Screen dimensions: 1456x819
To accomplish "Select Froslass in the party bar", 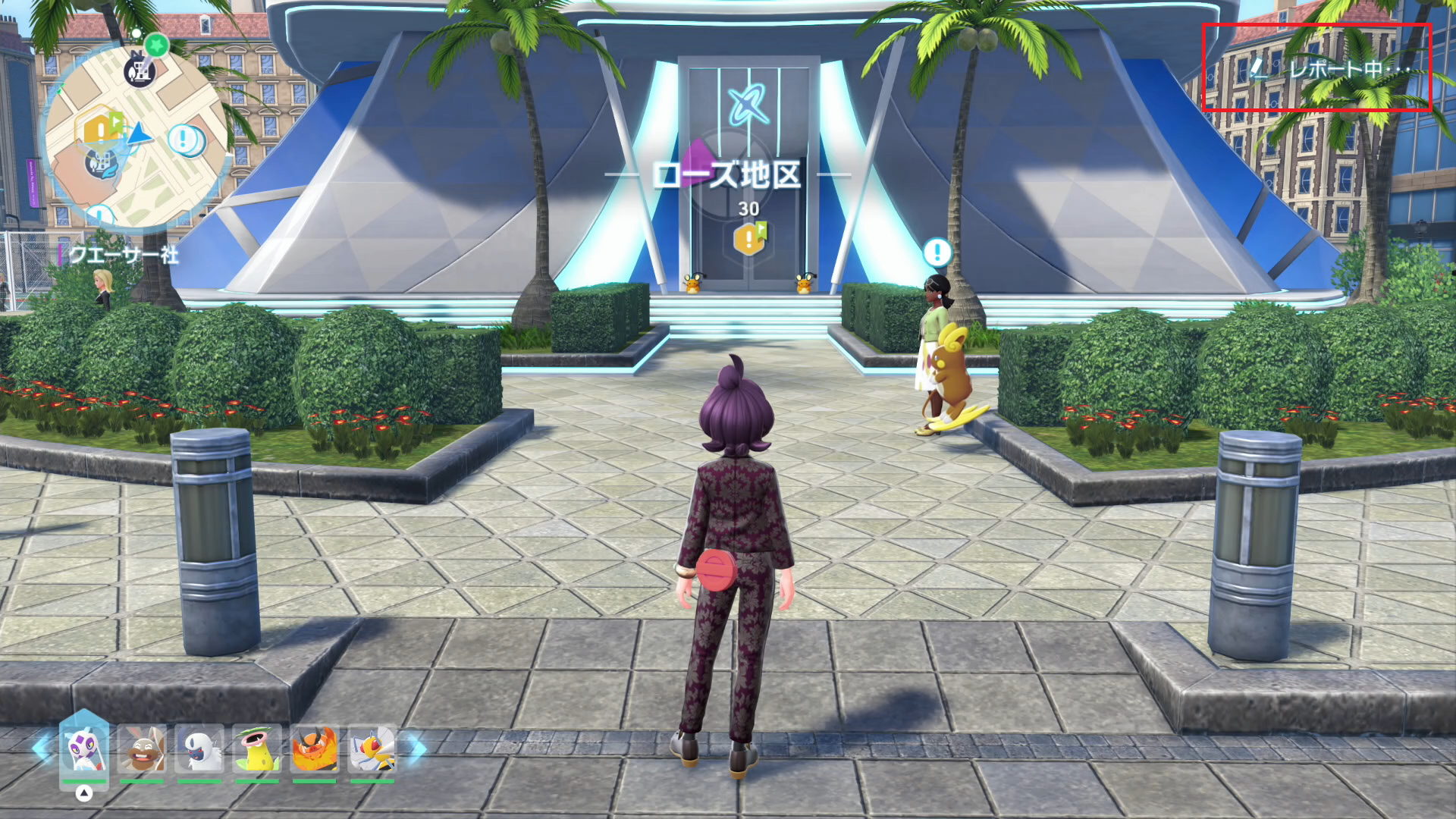I will pos(84,748).
